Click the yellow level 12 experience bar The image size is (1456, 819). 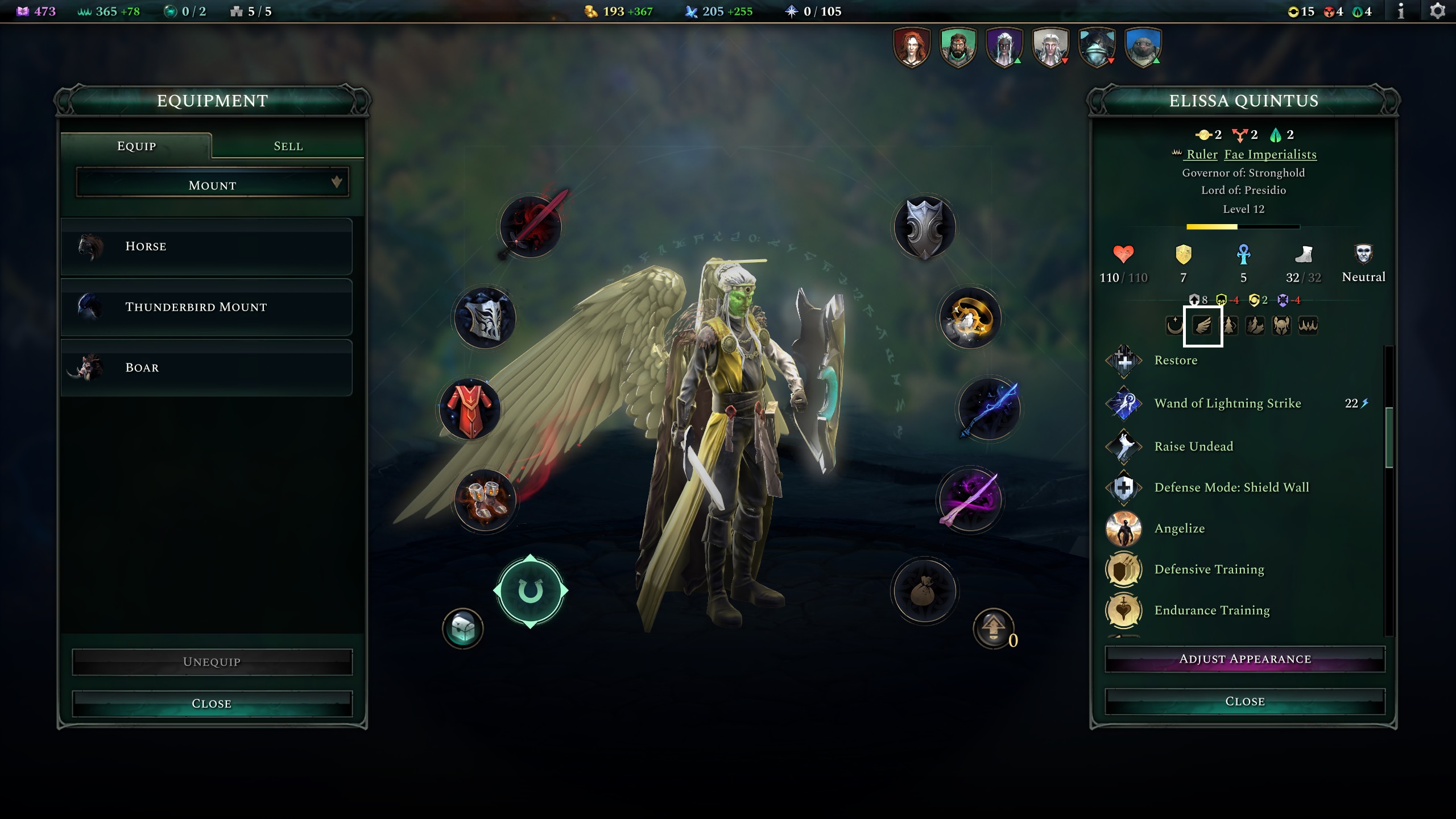tap(1211, 226)
